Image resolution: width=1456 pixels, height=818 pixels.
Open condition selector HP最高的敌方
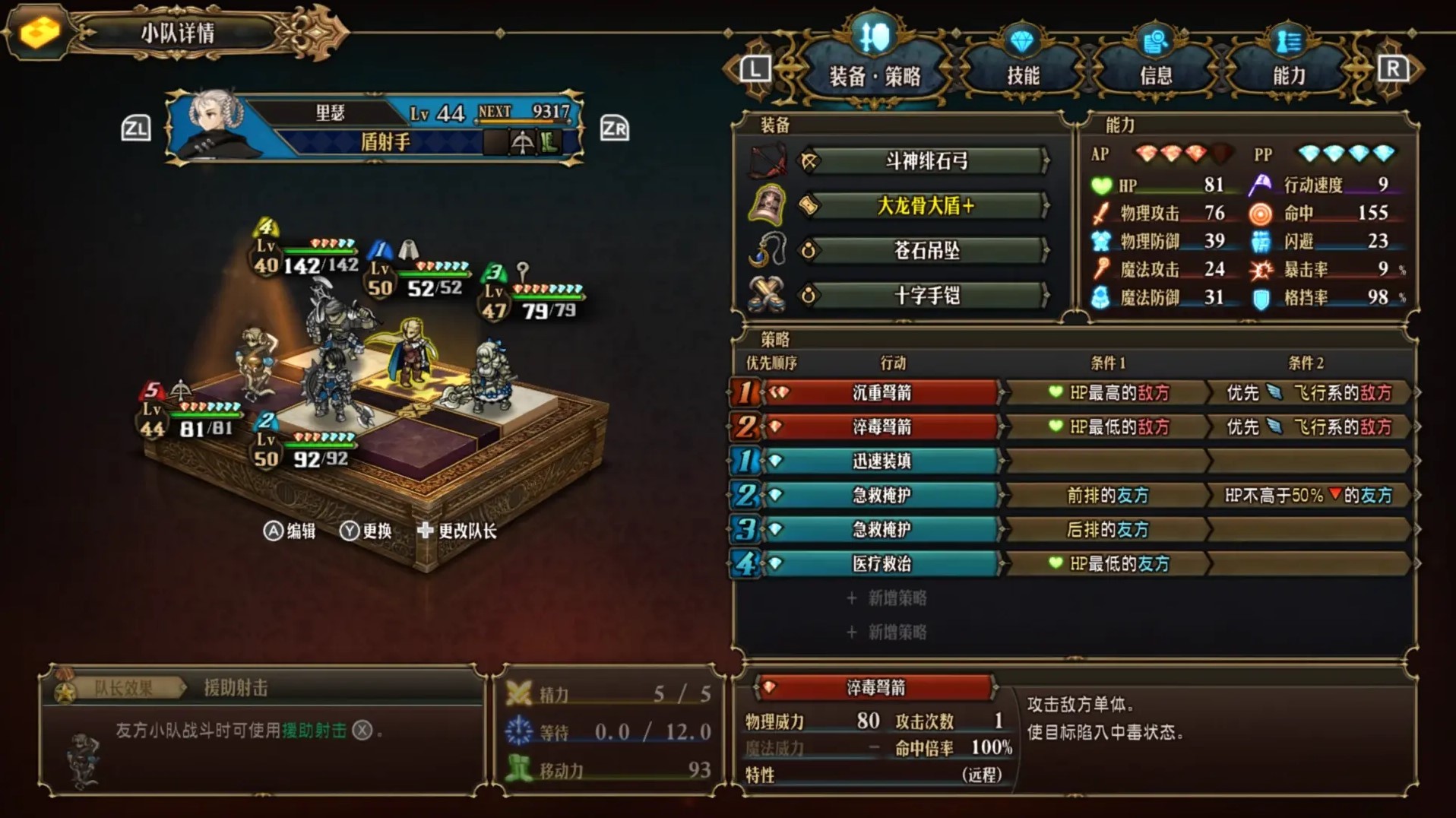[1109, 394]
